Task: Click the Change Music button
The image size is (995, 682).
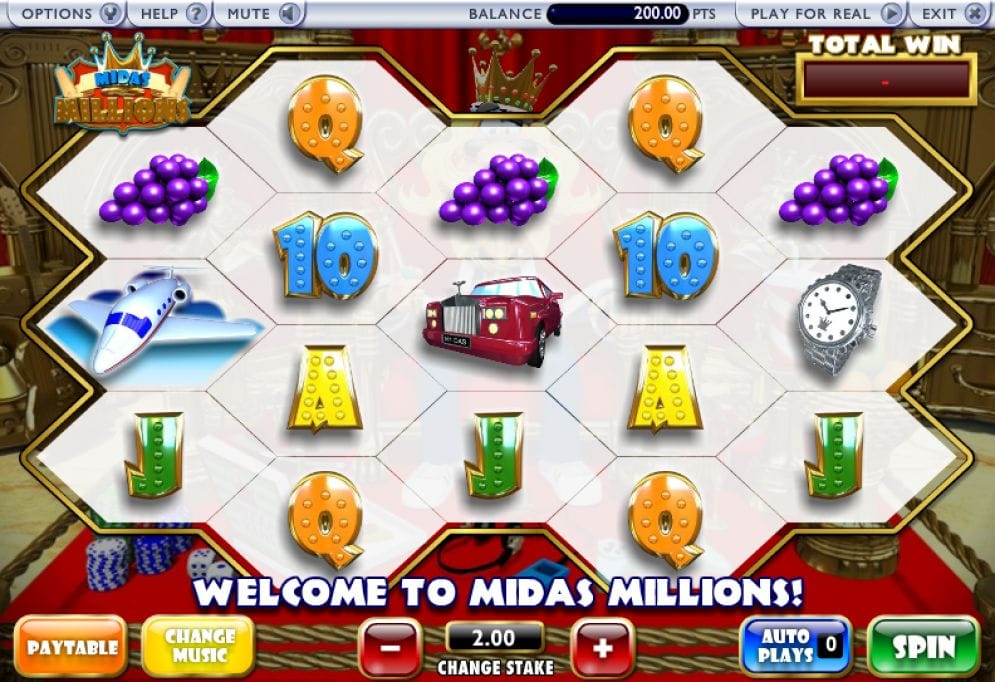Action: [x=198, y=645]
